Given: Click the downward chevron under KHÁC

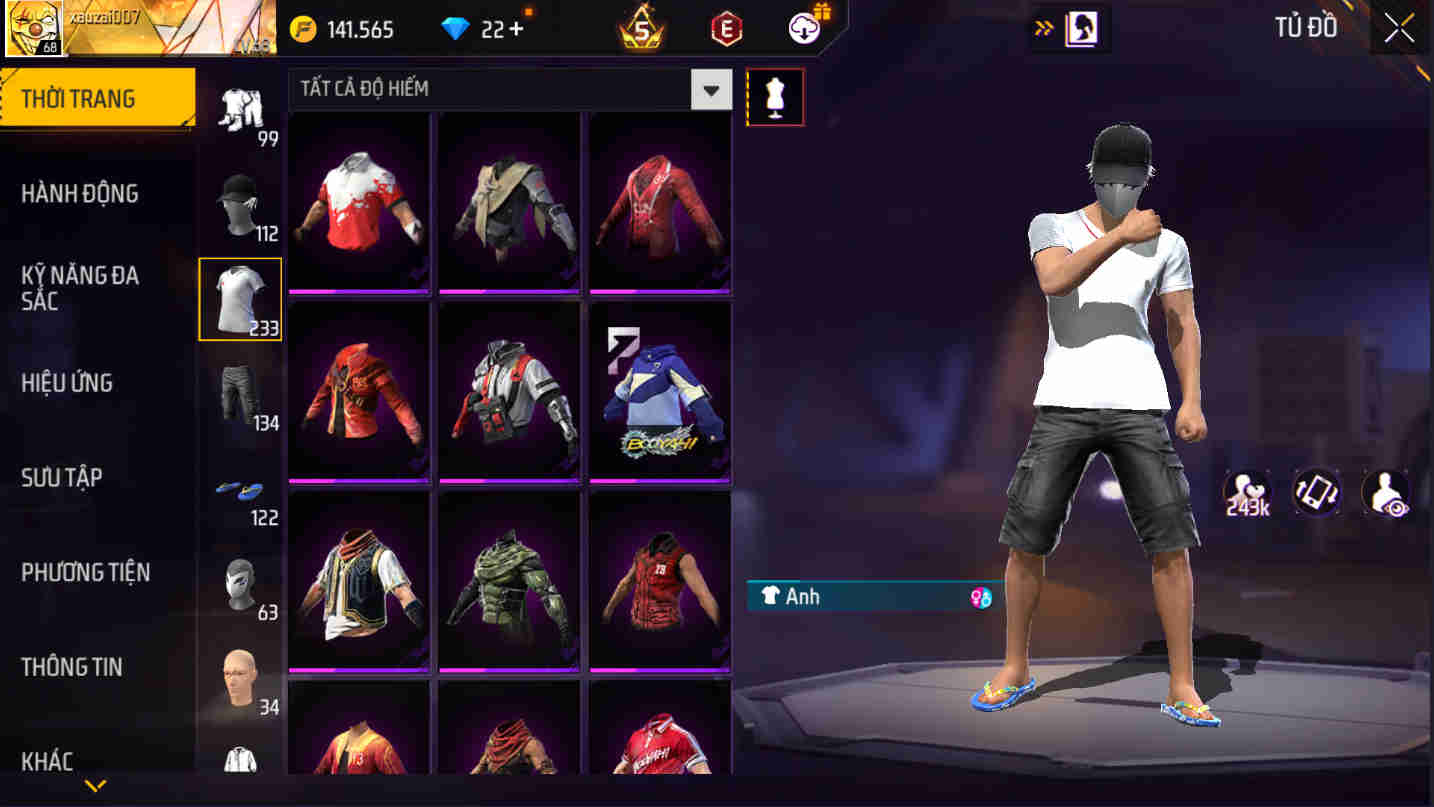Looking at the screenshot, I should pos(96,787).
